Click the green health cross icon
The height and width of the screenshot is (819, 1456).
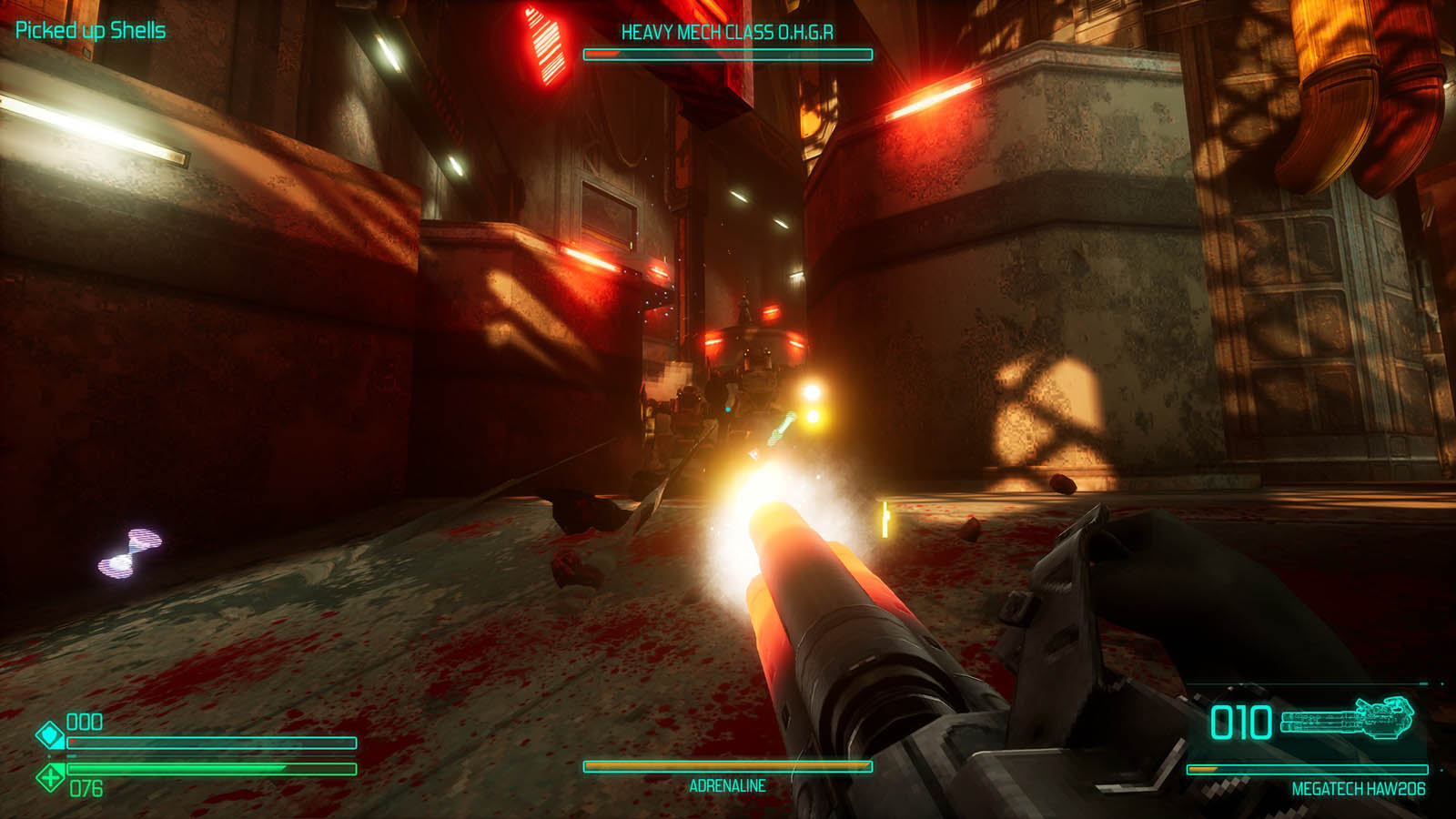click(49, 777)
